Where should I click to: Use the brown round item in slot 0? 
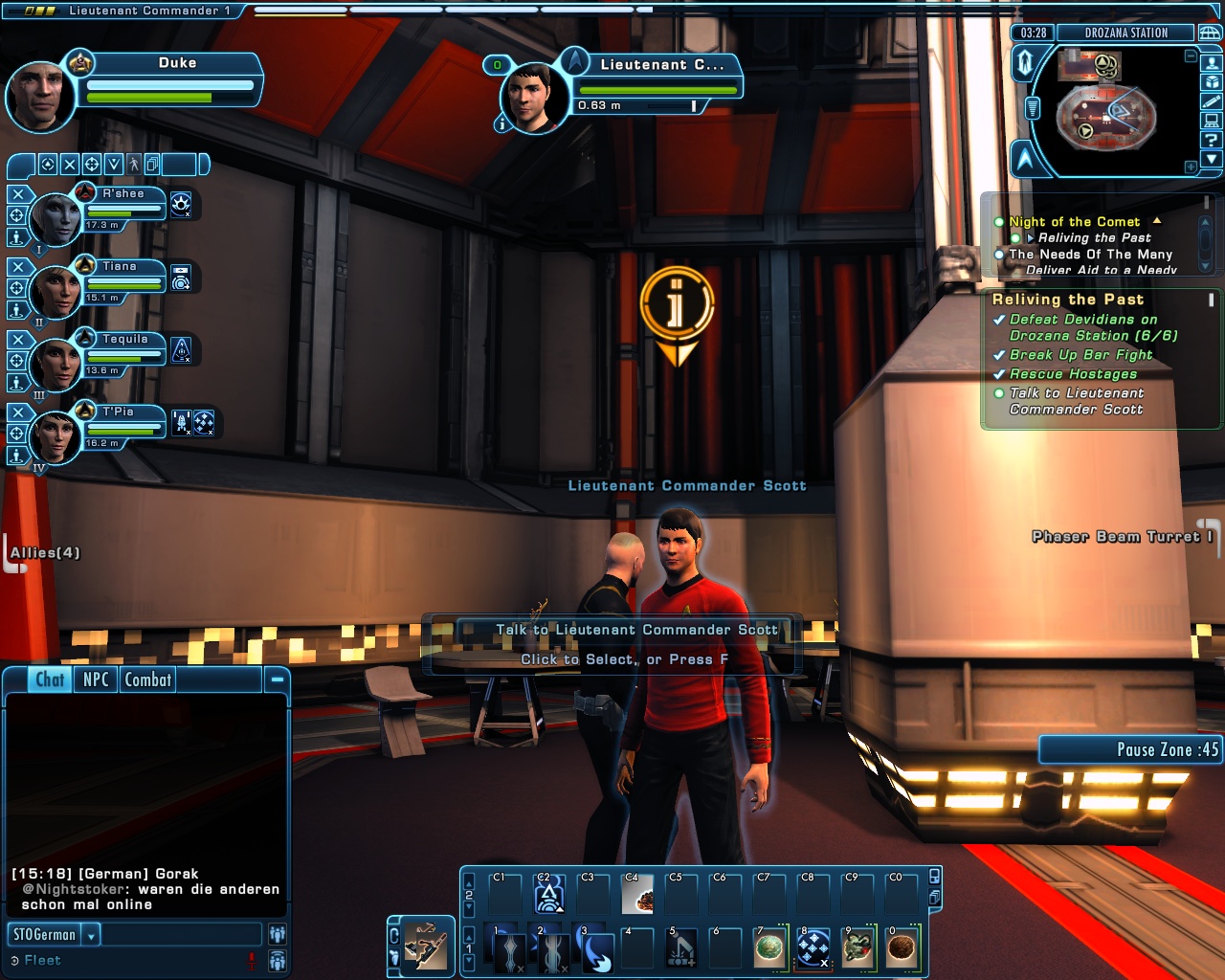point(902,949)
